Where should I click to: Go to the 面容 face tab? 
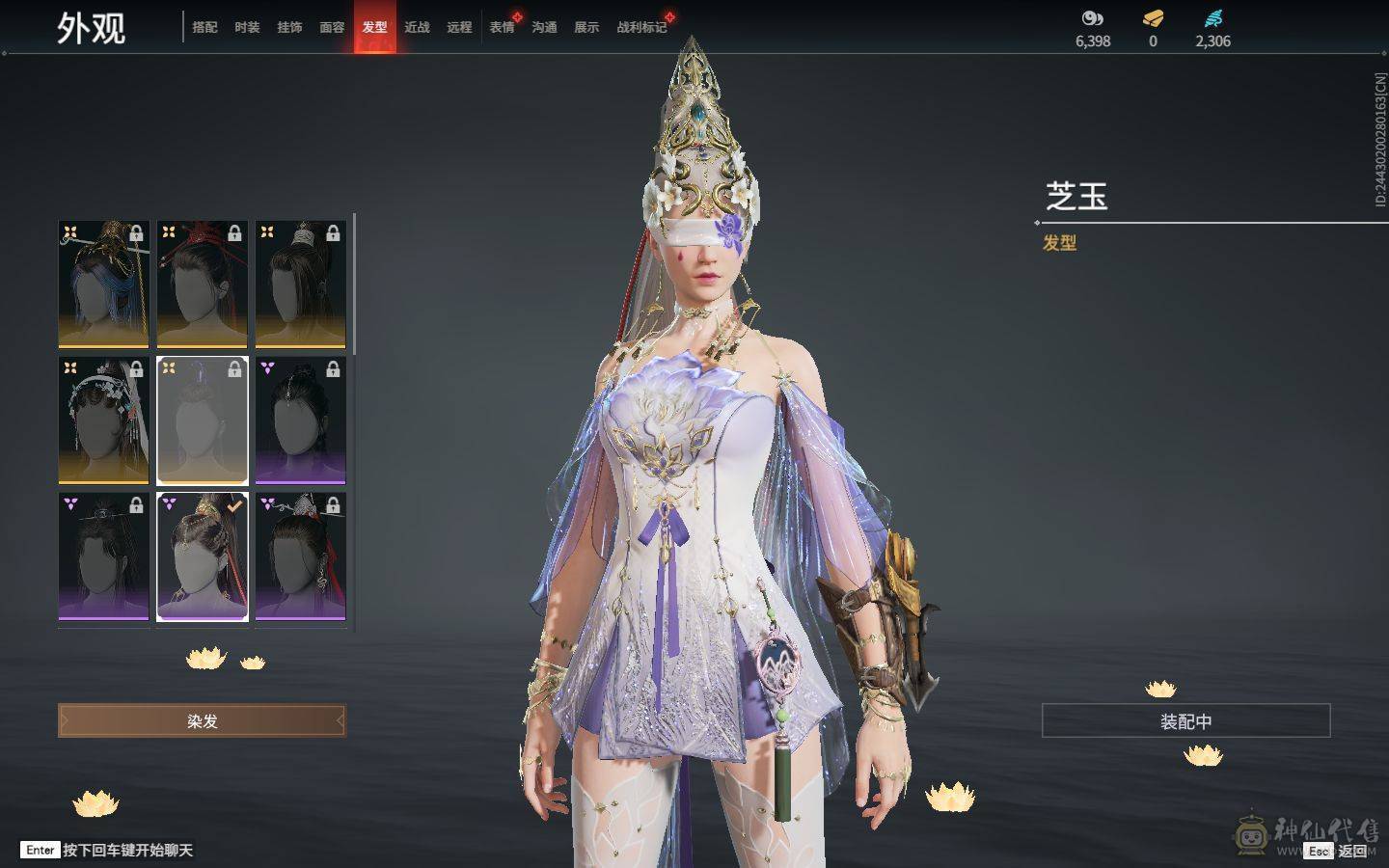coord(332,27)
